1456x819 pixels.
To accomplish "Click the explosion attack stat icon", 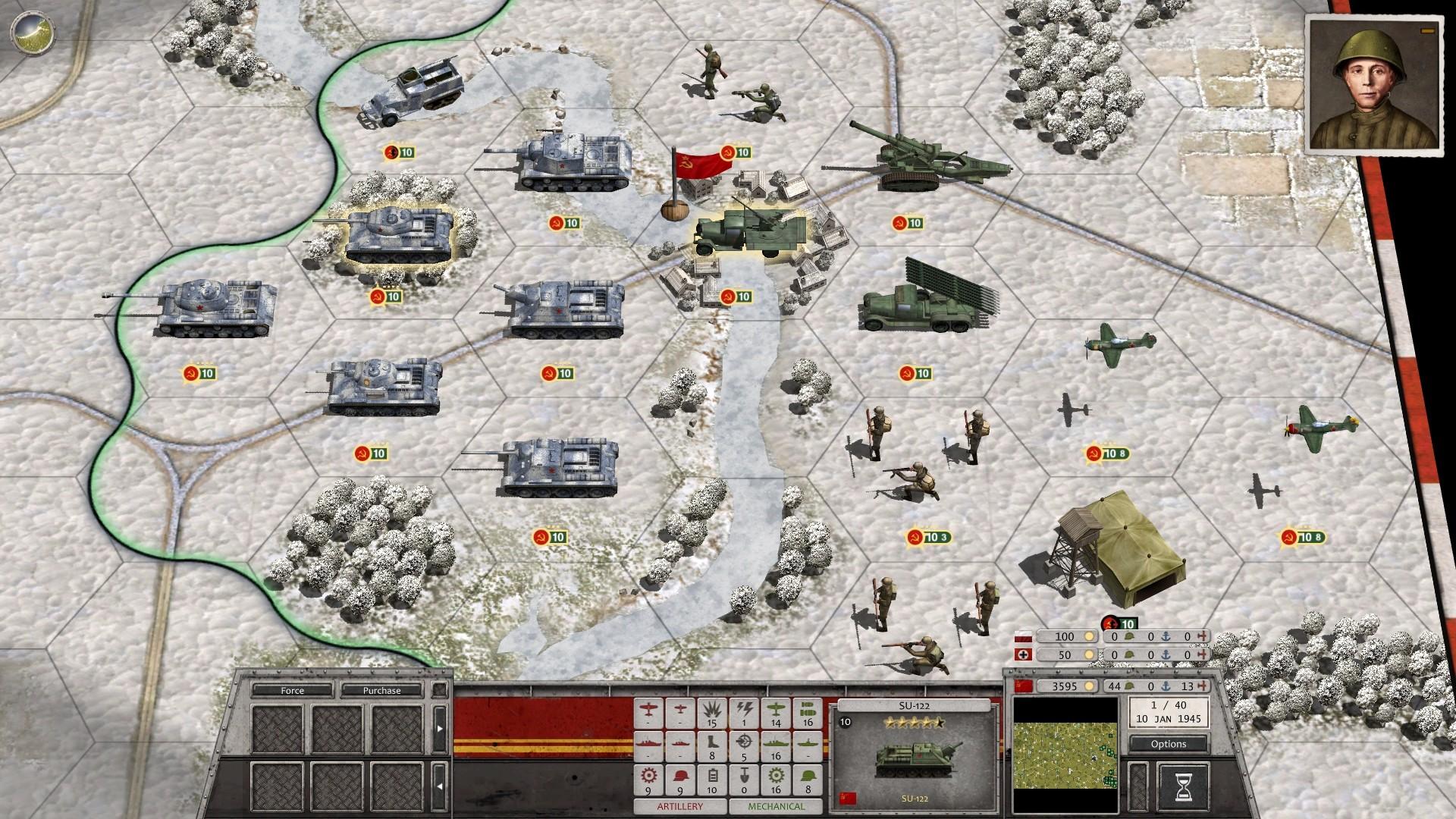I will pos(712,711).
